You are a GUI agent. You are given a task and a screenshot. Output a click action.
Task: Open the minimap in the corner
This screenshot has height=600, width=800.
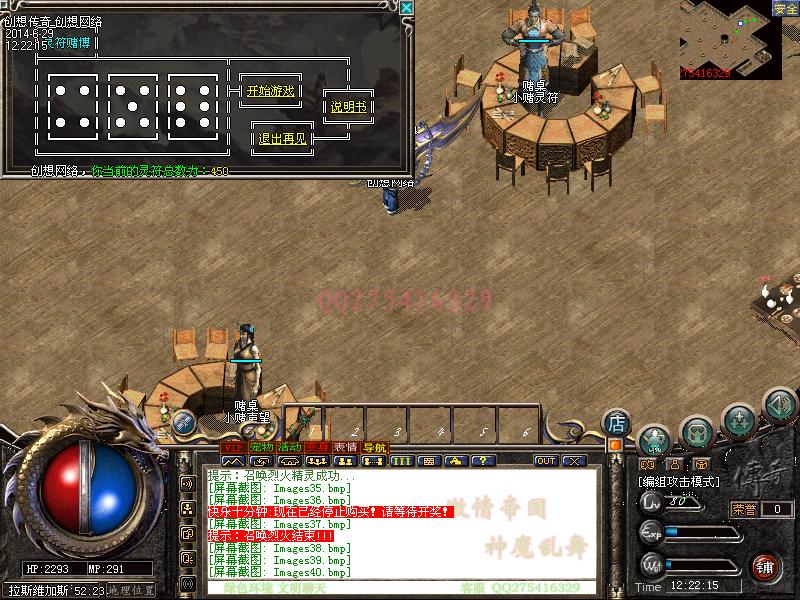pyautogui.click(x=731, y=40)
